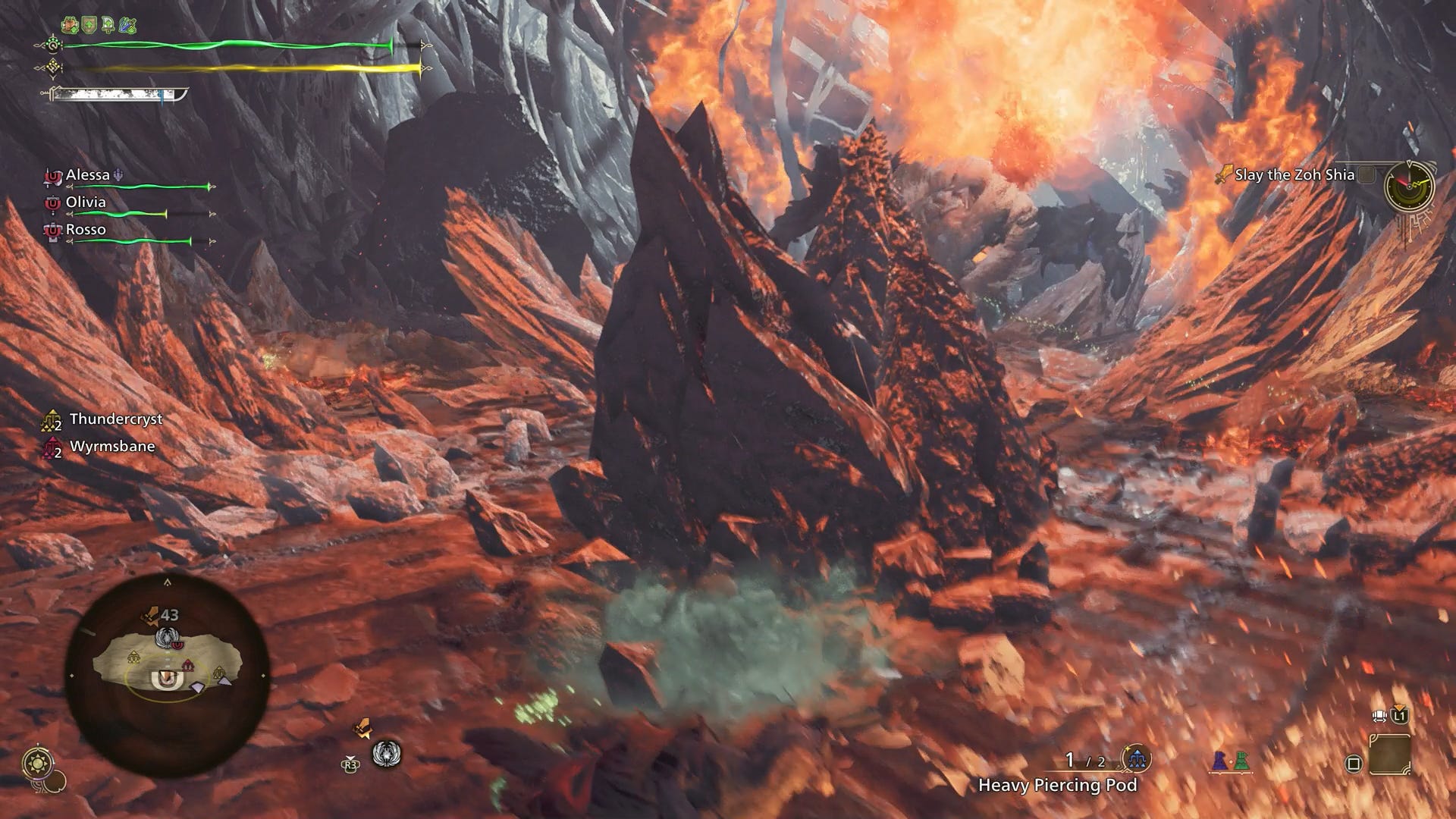Toggle the R3 camera lock-on control
Screen dimensions: 1456x819
[350, 764]
